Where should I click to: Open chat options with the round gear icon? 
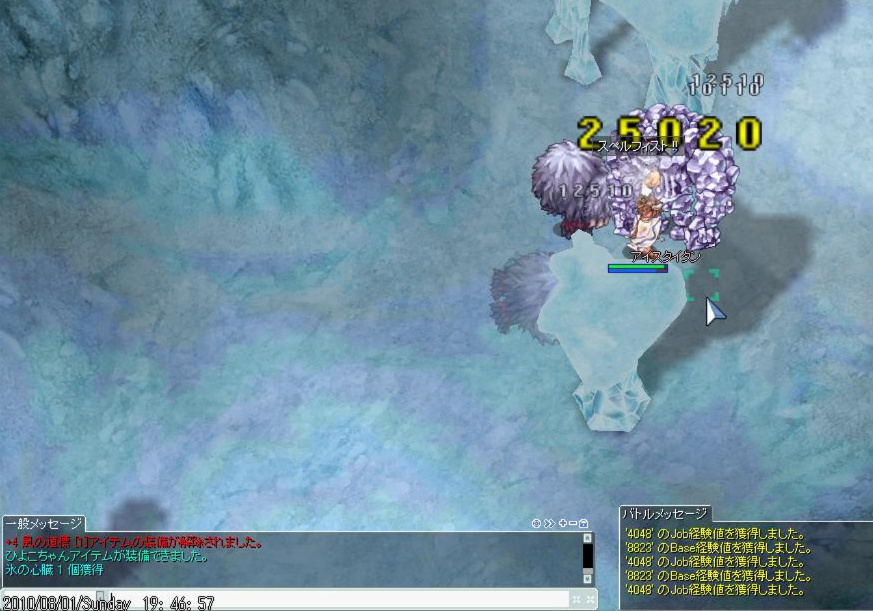point(537,523)
